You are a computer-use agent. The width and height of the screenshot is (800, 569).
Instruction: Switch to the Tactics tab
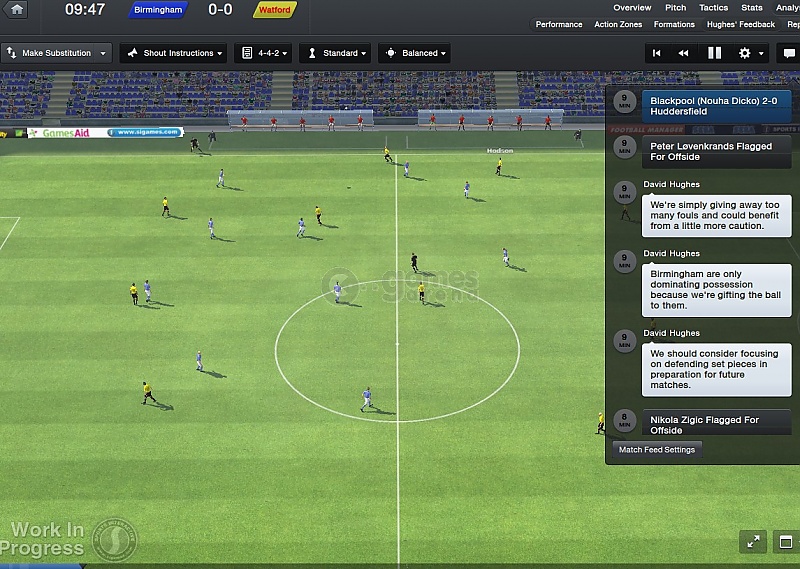point(713,8)
